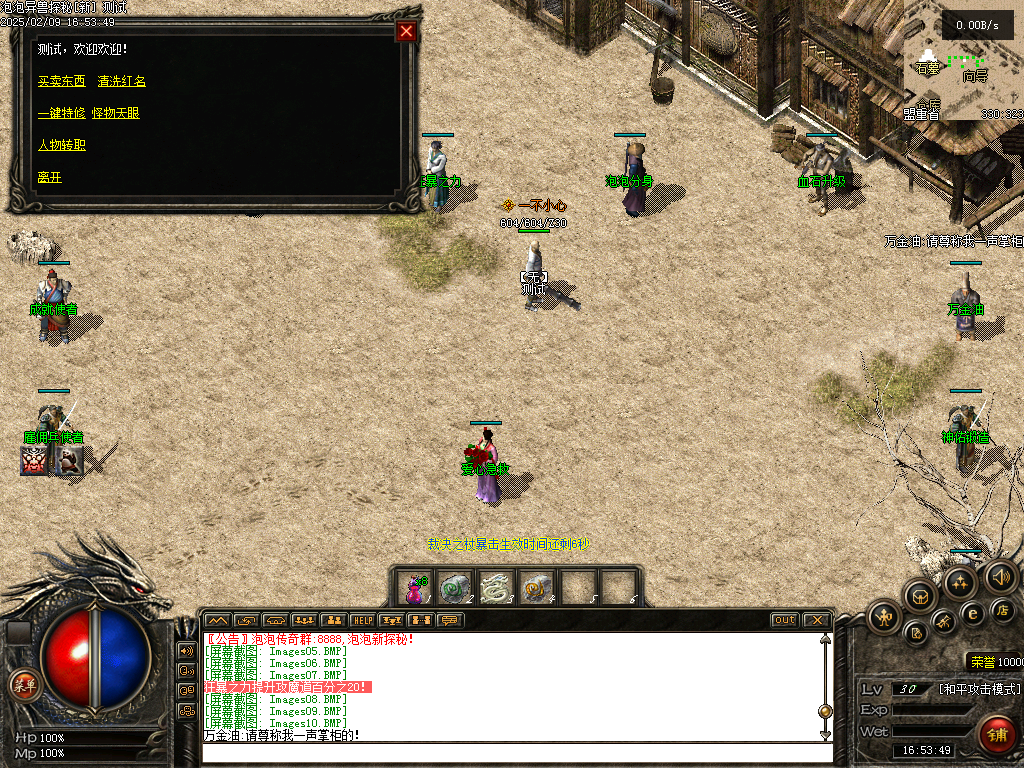Open the character figure round icon
The height and width of the screenshot is (768, 1024).
884,615
